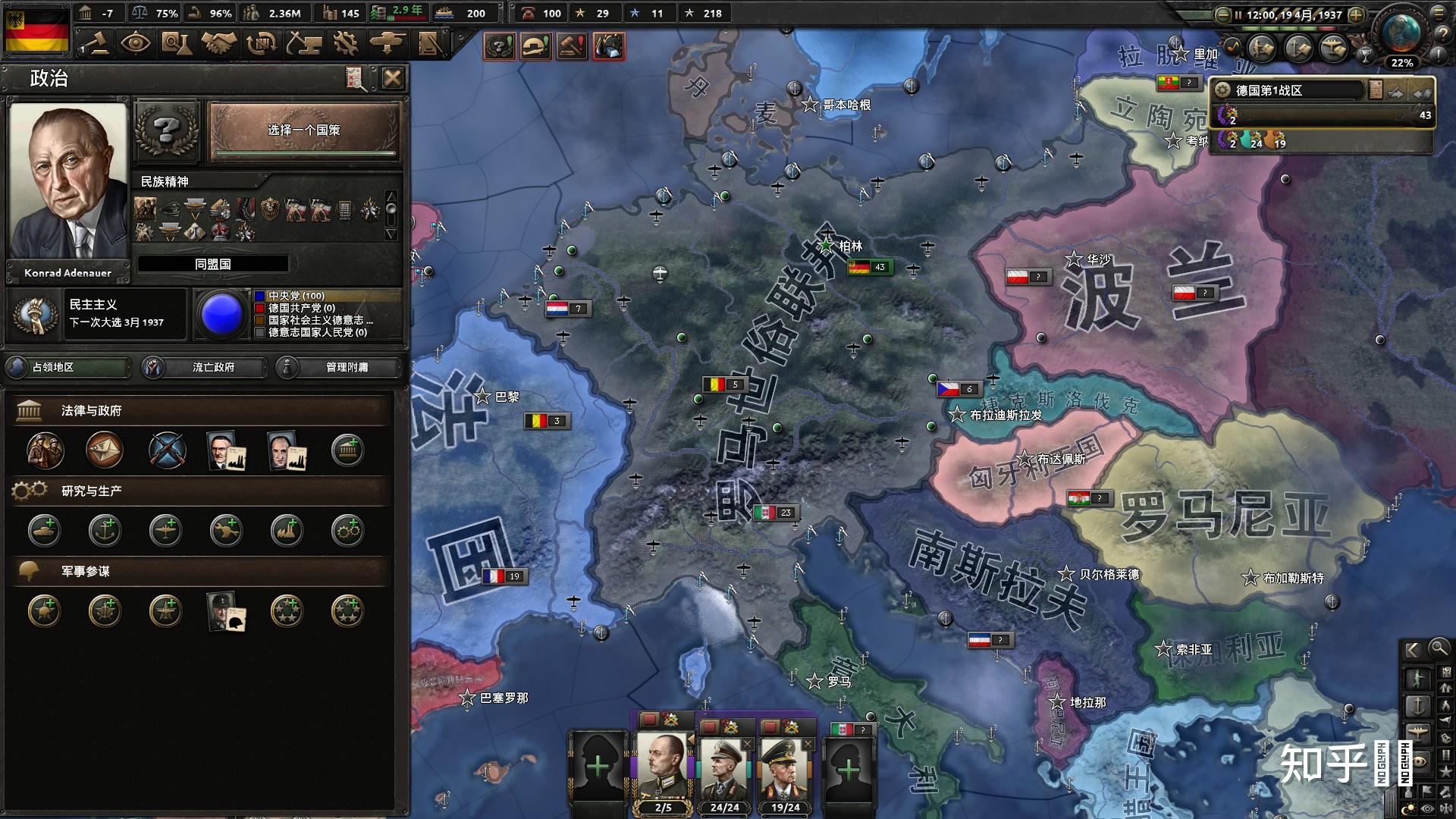
Task: Click the 流亡政府 governments in exile button
Action: pos(205,367)
